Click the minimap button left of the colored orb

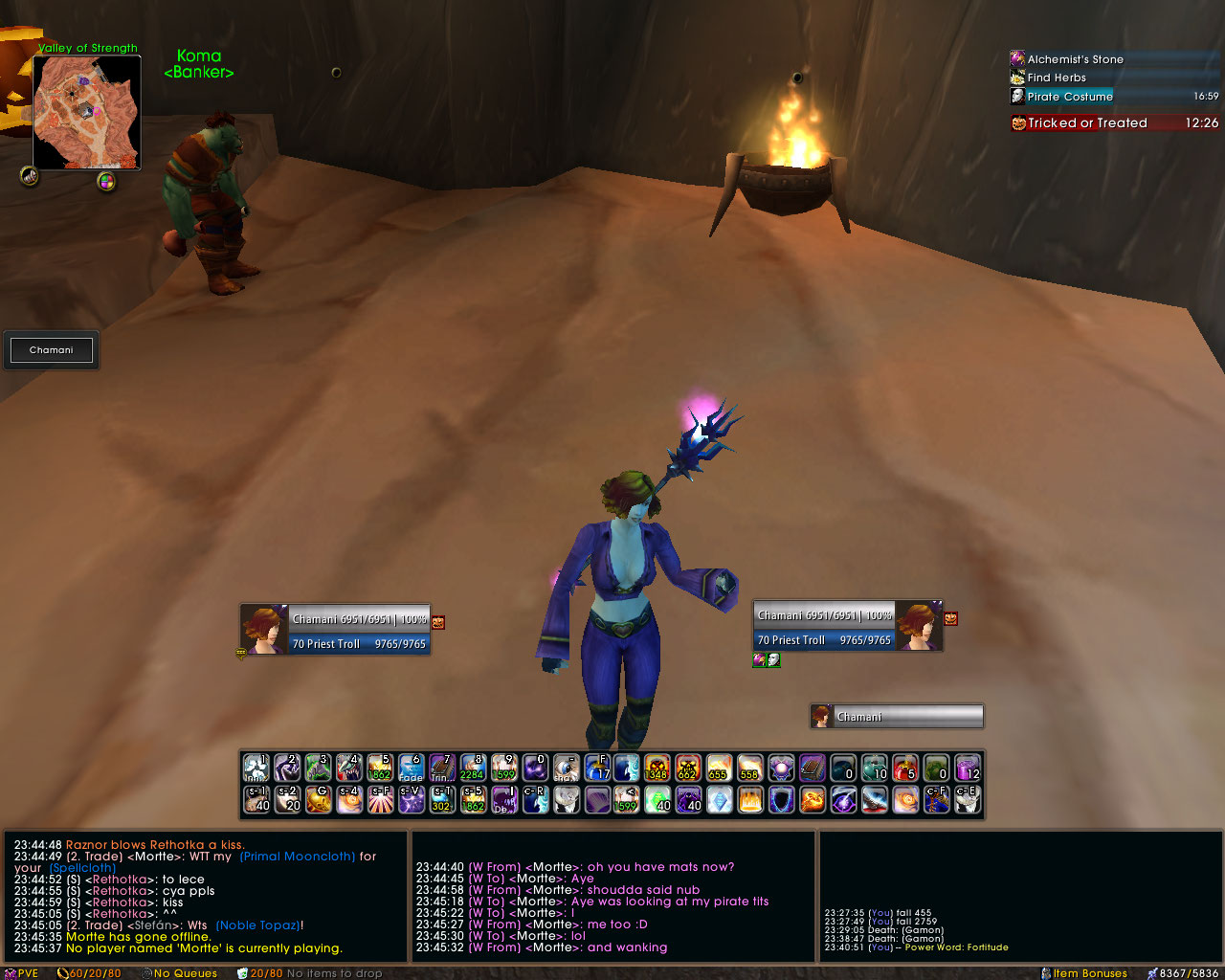tap(30, 176)
